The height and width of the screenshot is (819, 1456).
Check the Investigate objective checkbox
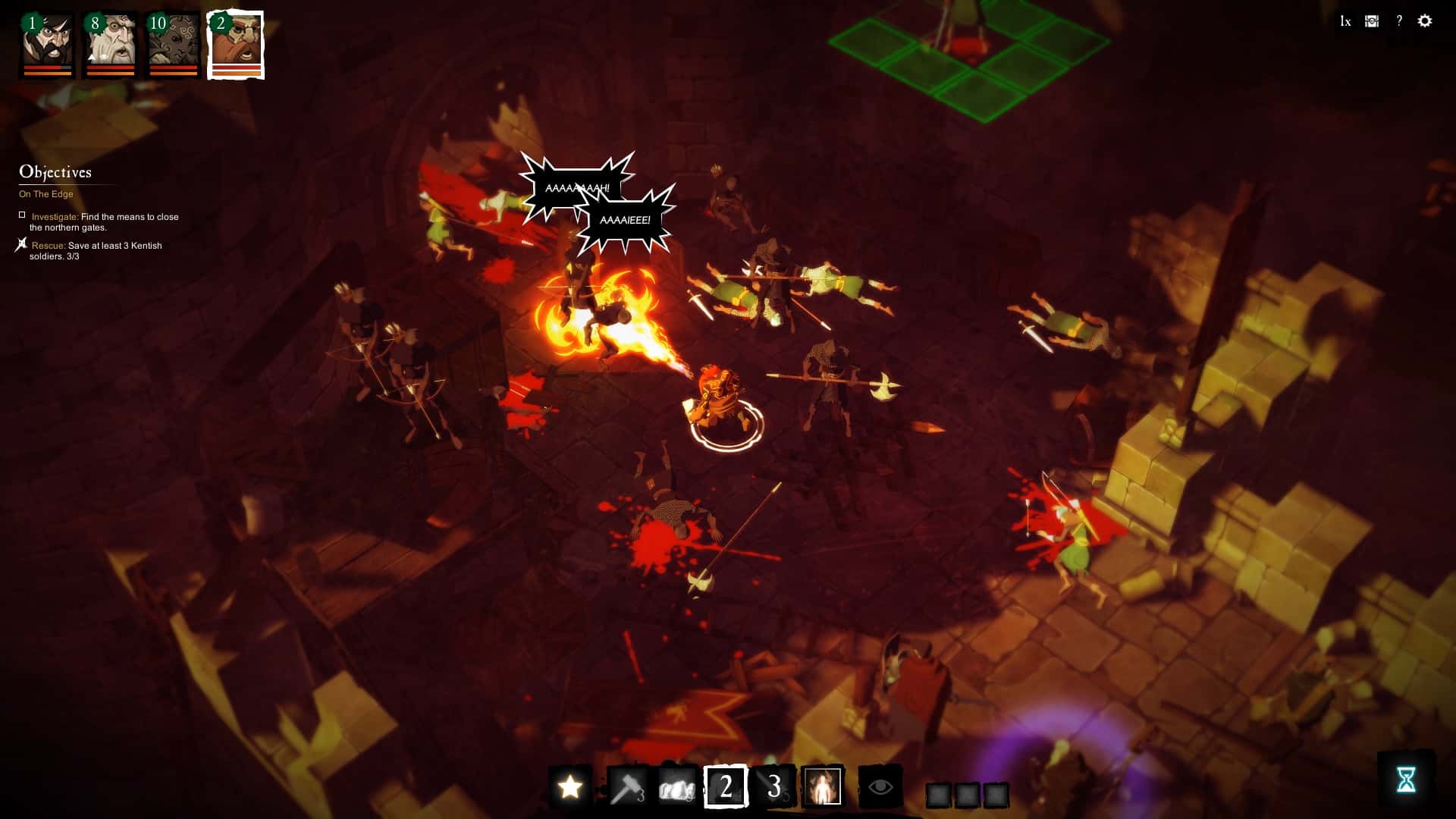pyautogui.click(x=21, y=215)
